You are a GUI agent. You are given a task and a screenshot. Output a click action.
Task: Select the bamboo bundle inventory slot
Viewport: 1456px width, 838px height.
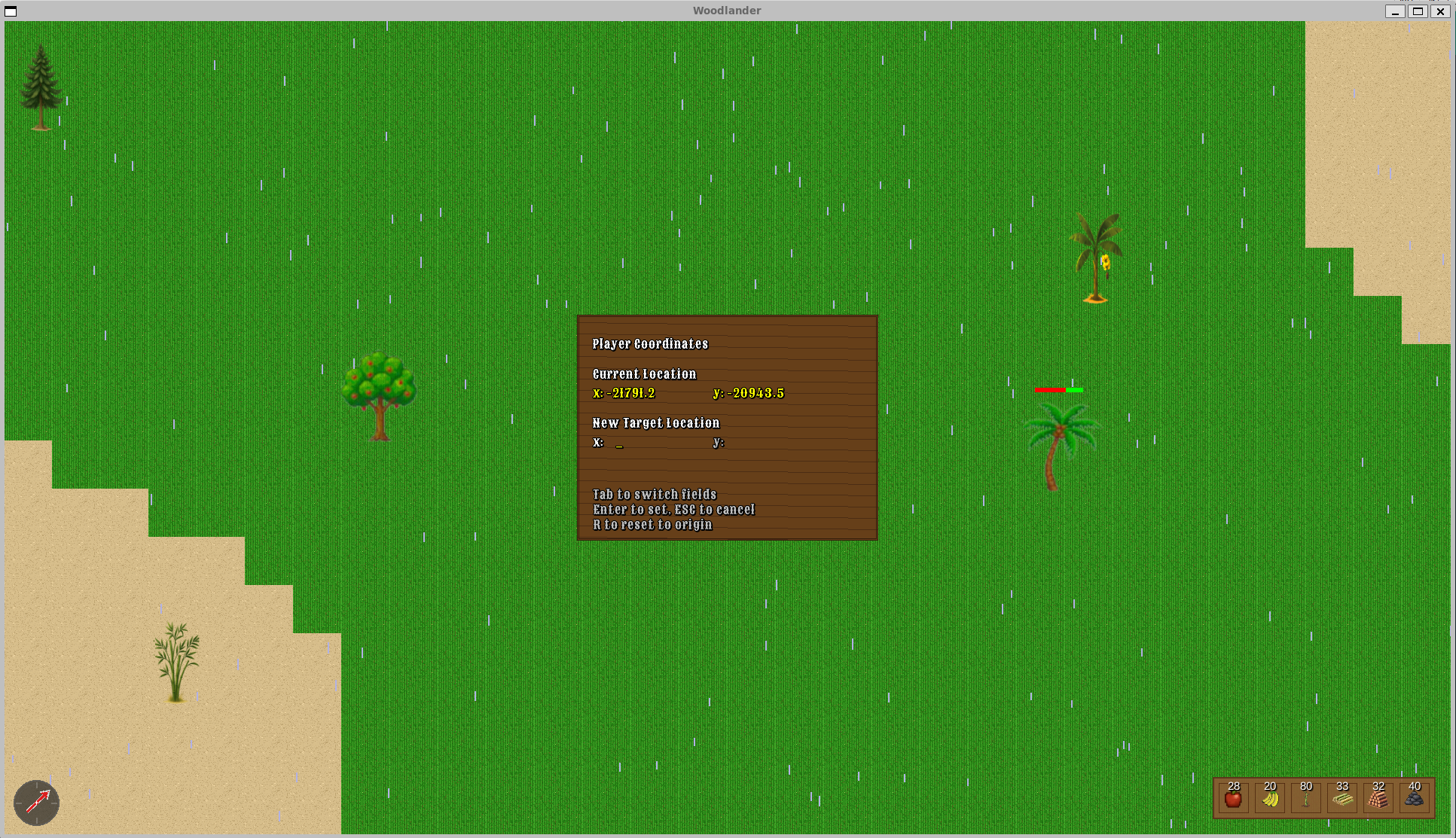(x=1341, y=798)
